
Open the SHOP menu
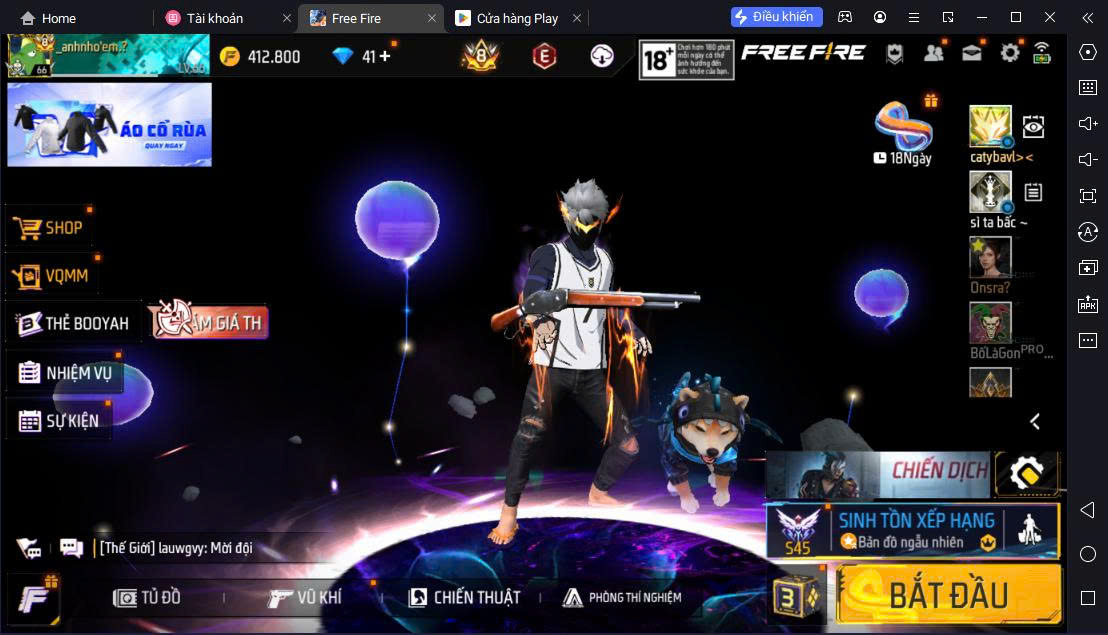click(x=50, y=228)
